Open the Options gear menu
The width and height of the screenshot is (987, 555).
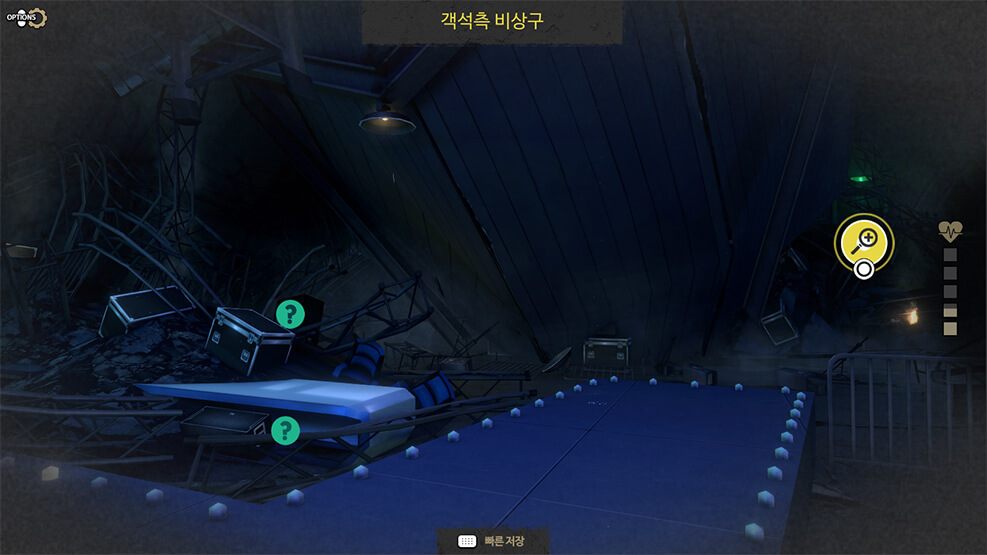(x=27, y=18)
